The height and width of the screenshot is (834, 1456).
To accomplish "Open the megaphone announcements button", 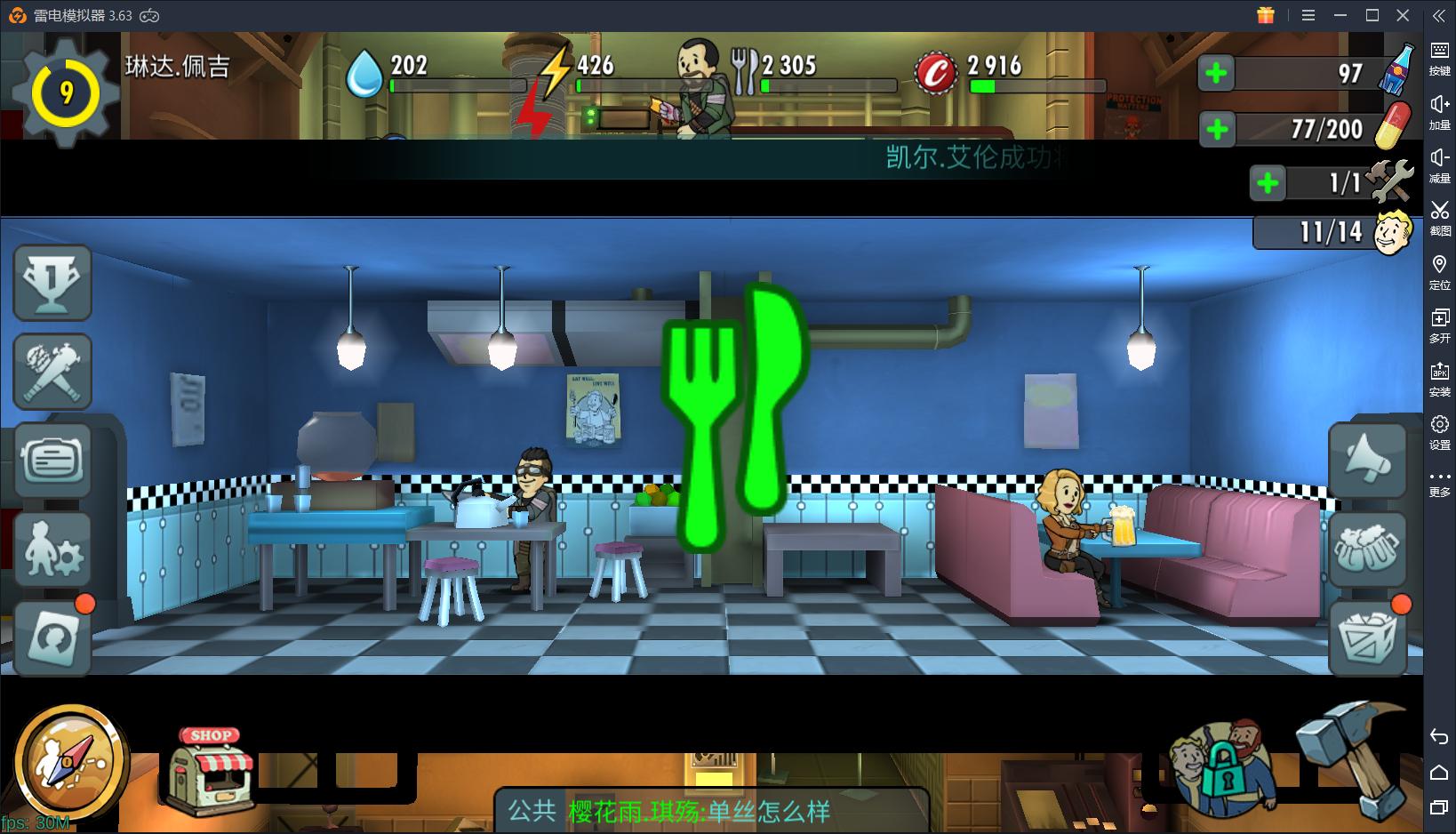I will 1368,460.
